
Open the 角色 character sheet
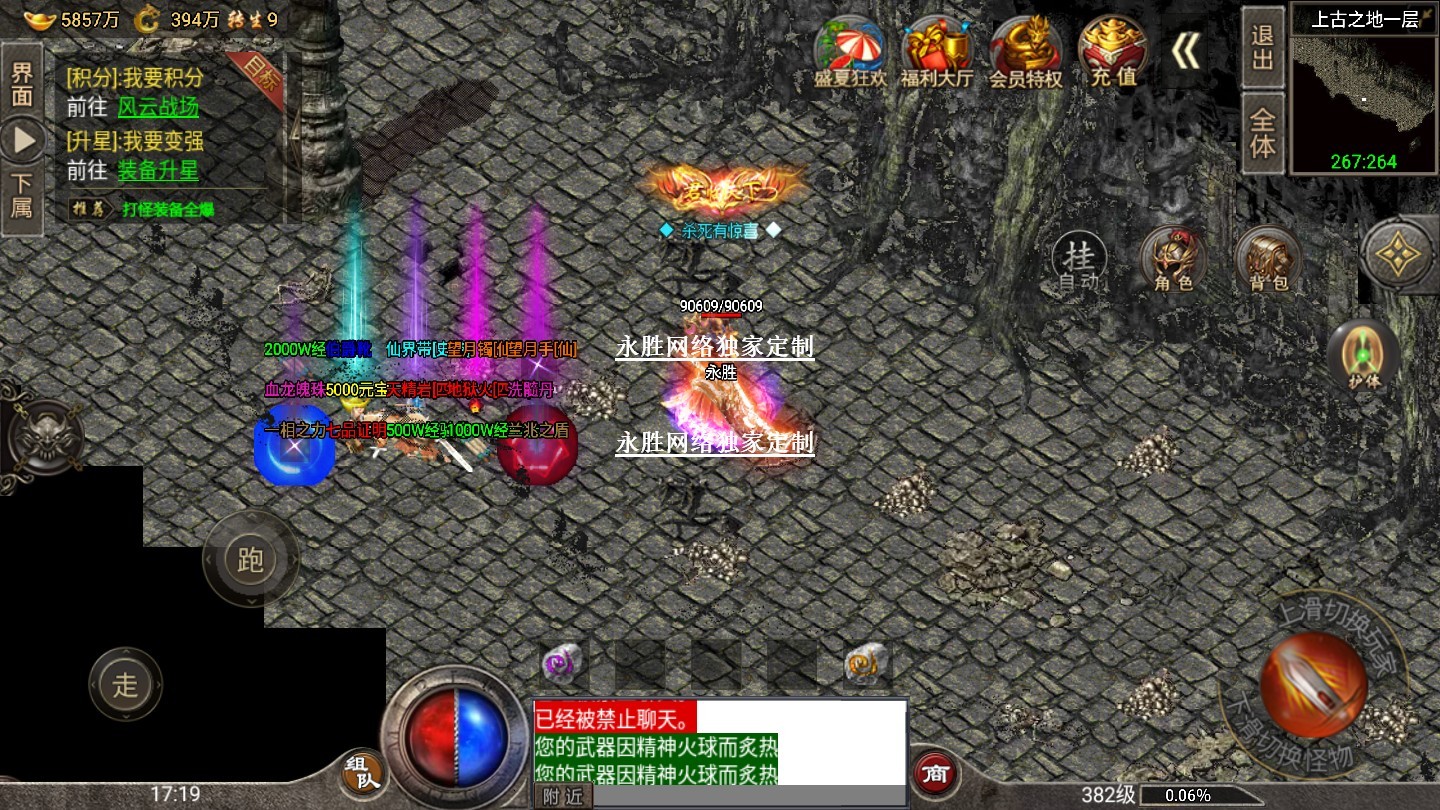coord(1174,260)
